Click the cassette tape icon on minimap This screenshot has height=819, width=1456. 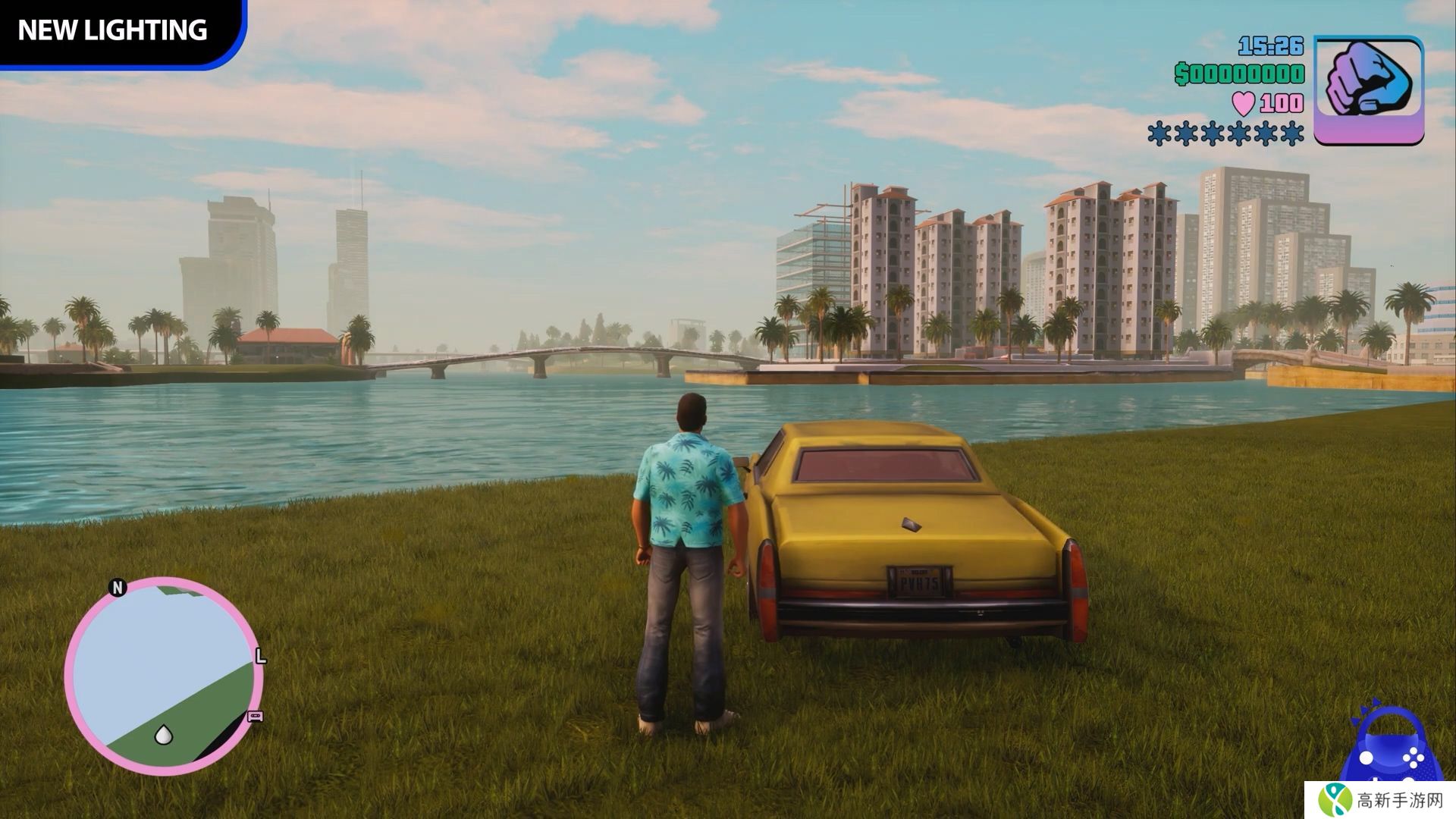256,717
